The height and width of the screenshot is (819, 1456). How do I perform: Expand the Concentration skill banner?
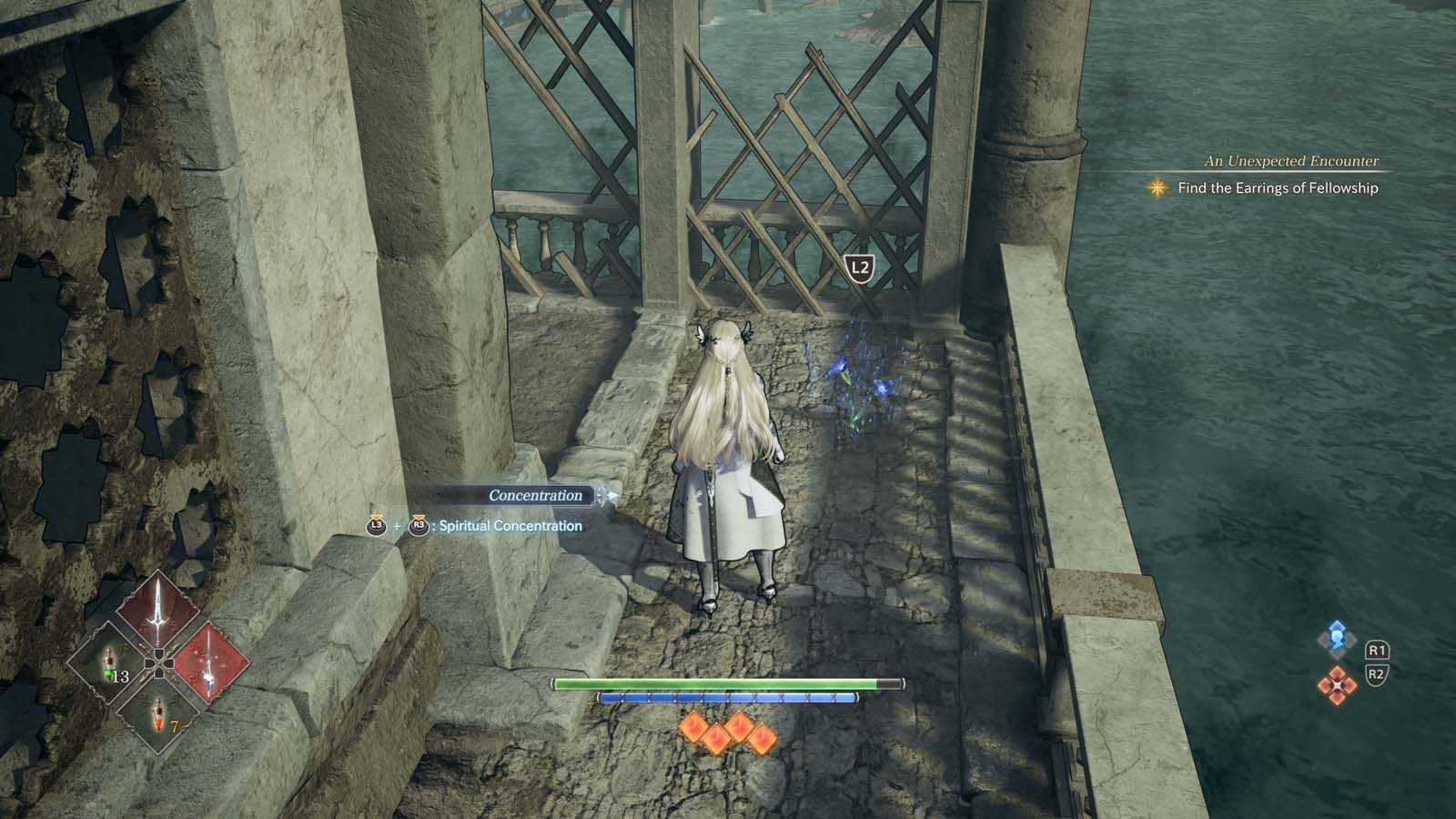[x=612, y=494]
